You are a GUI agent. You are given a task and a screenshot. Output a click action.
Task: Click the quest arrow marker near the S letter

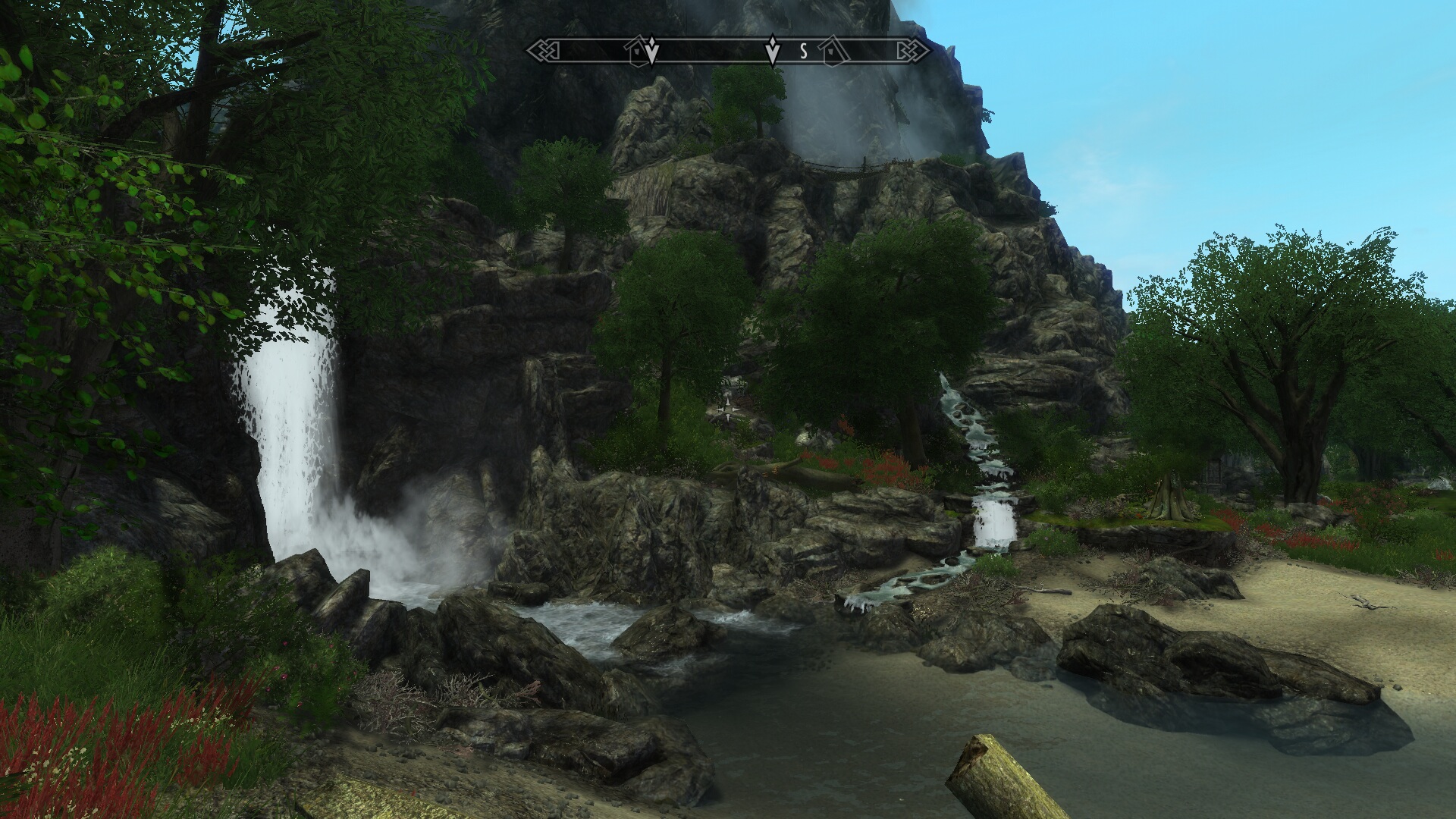tap(773, 50)
